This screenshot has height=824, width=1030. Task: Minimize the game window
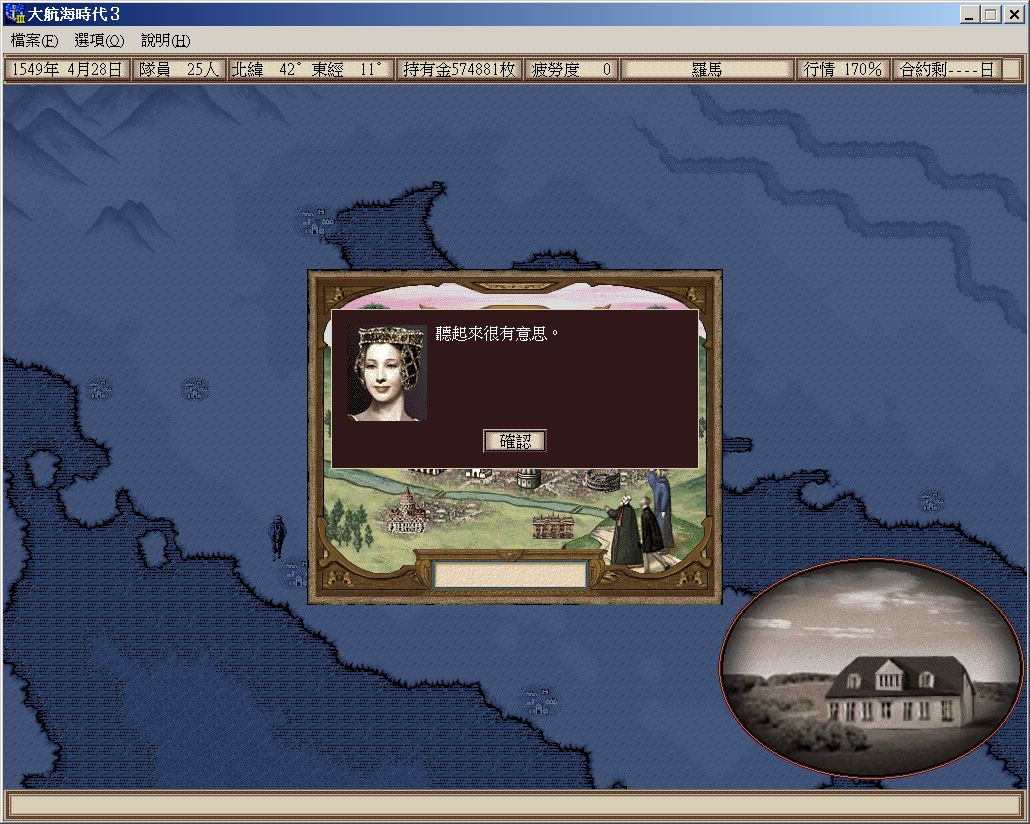(x=970, y=15)
